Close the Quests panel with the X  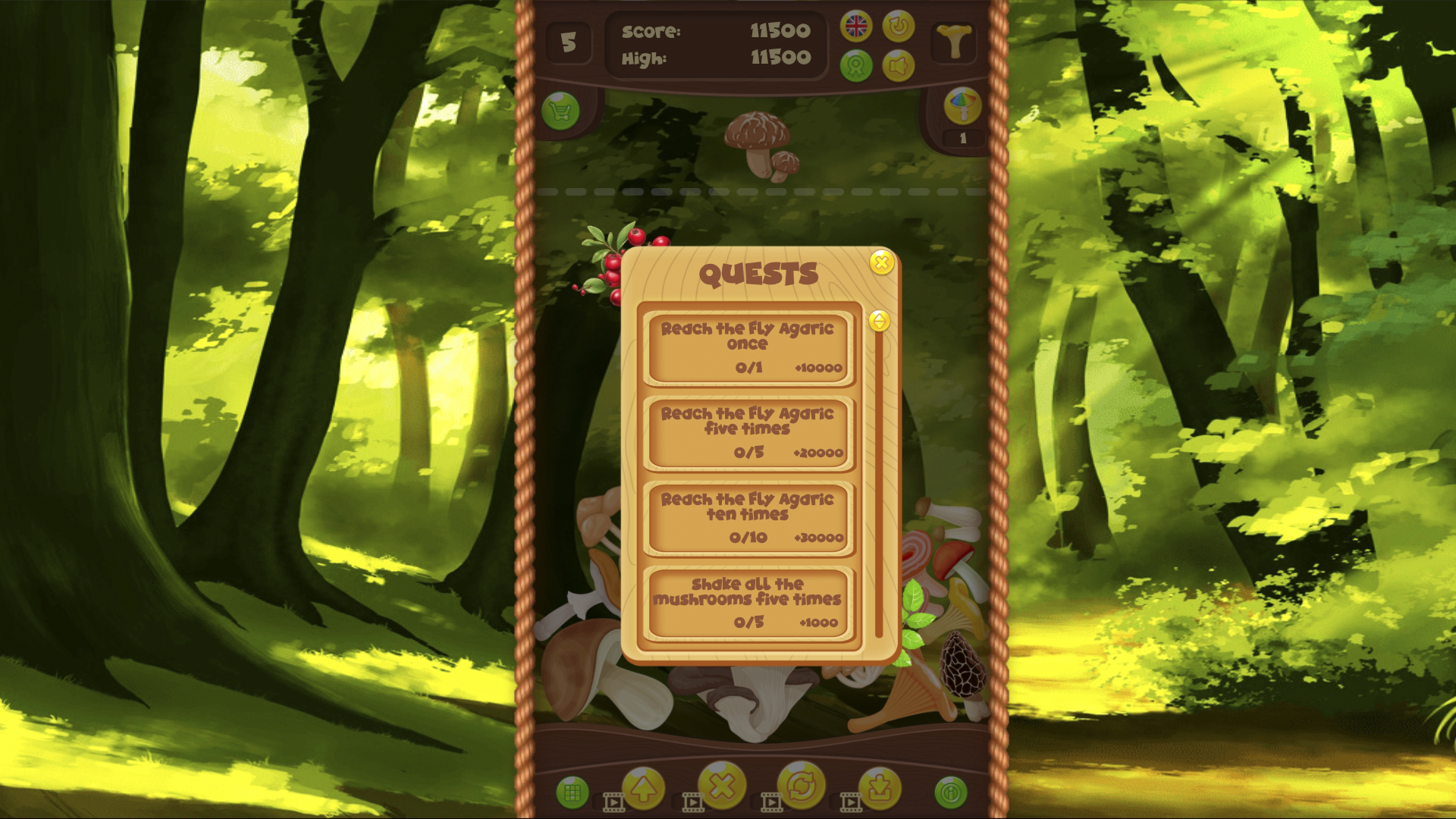point(880,263)
